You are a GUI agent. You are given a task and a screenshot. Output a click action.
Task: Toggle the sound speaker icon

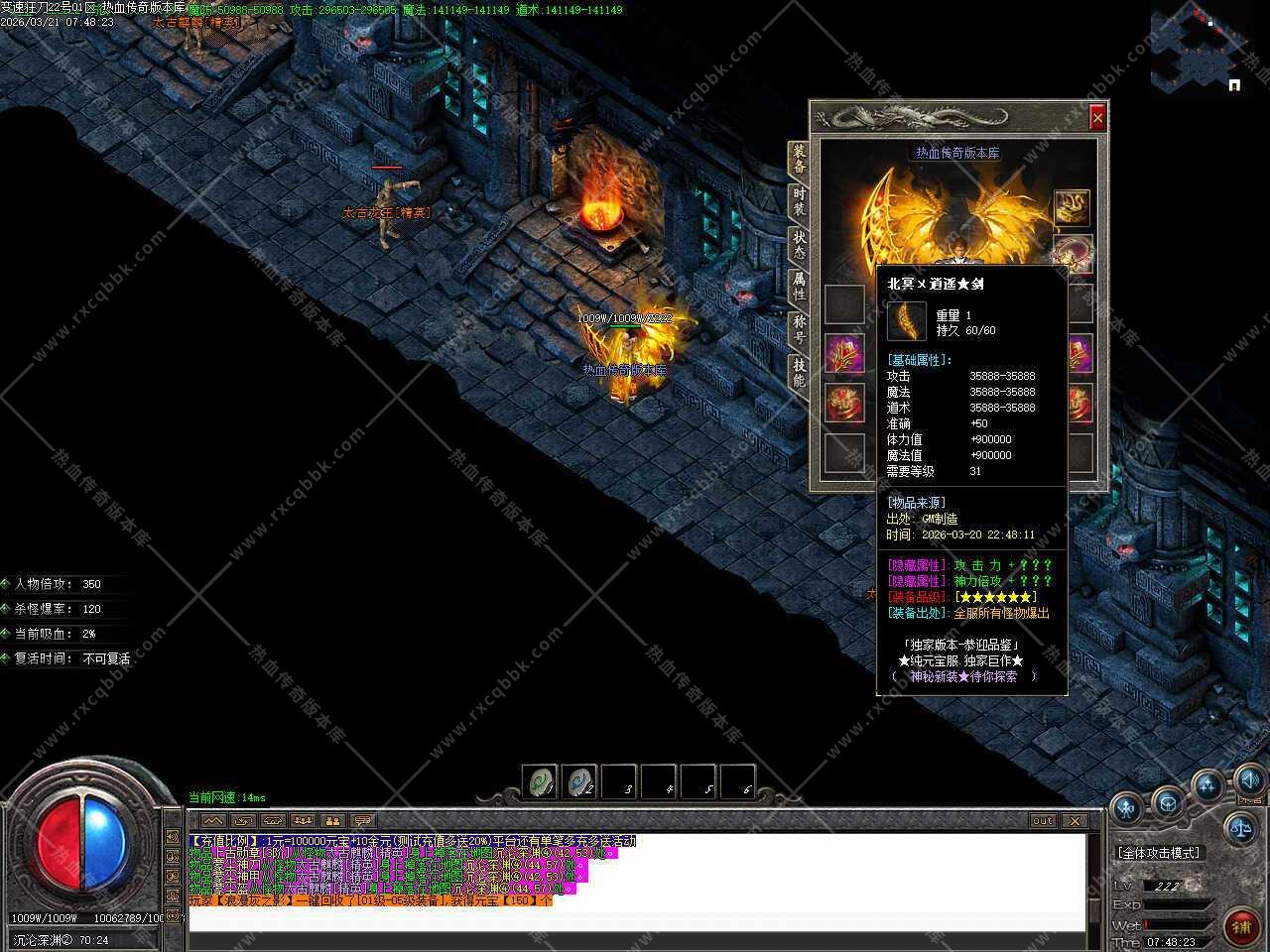point(1249,779)
